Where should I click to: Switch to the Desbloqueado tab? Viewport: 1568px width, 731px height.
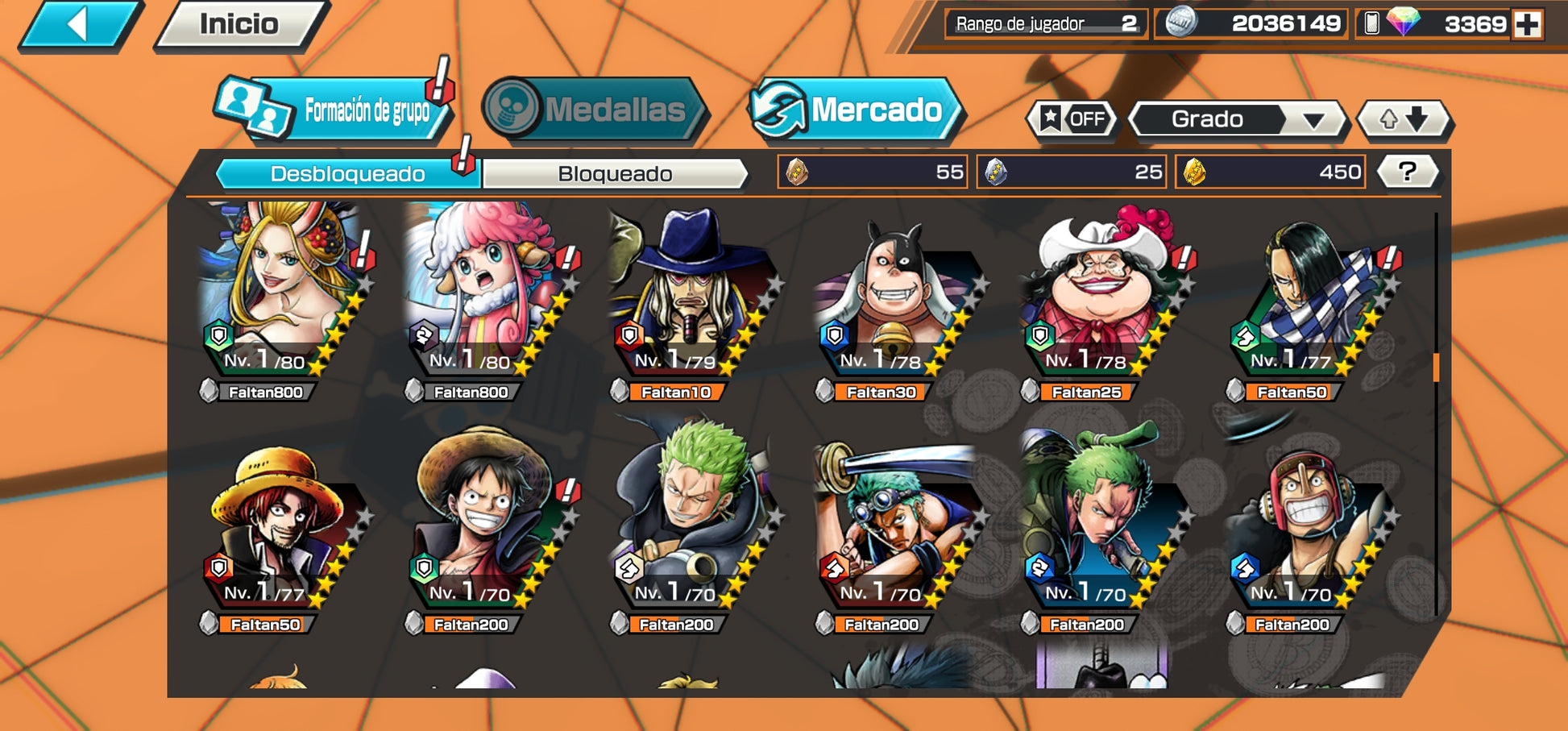[x=348, y=174]
